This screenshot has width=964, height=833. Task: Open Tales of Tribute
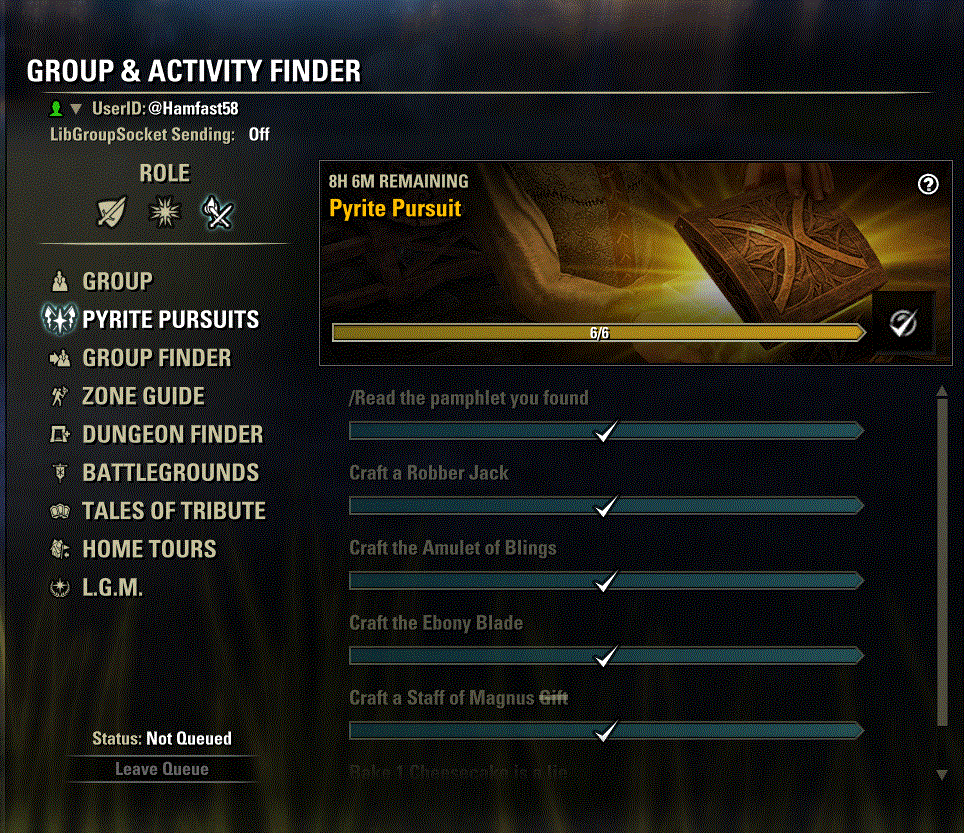coord(173,511)
